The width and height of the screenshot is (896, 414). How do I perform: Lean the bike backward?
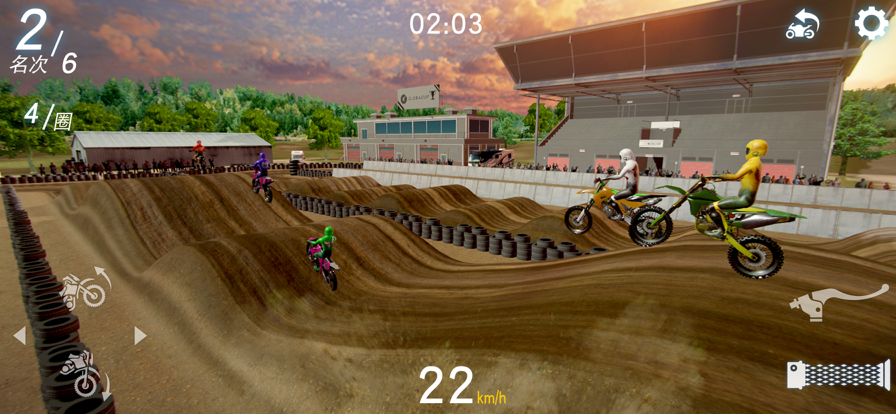click(84, 289)
